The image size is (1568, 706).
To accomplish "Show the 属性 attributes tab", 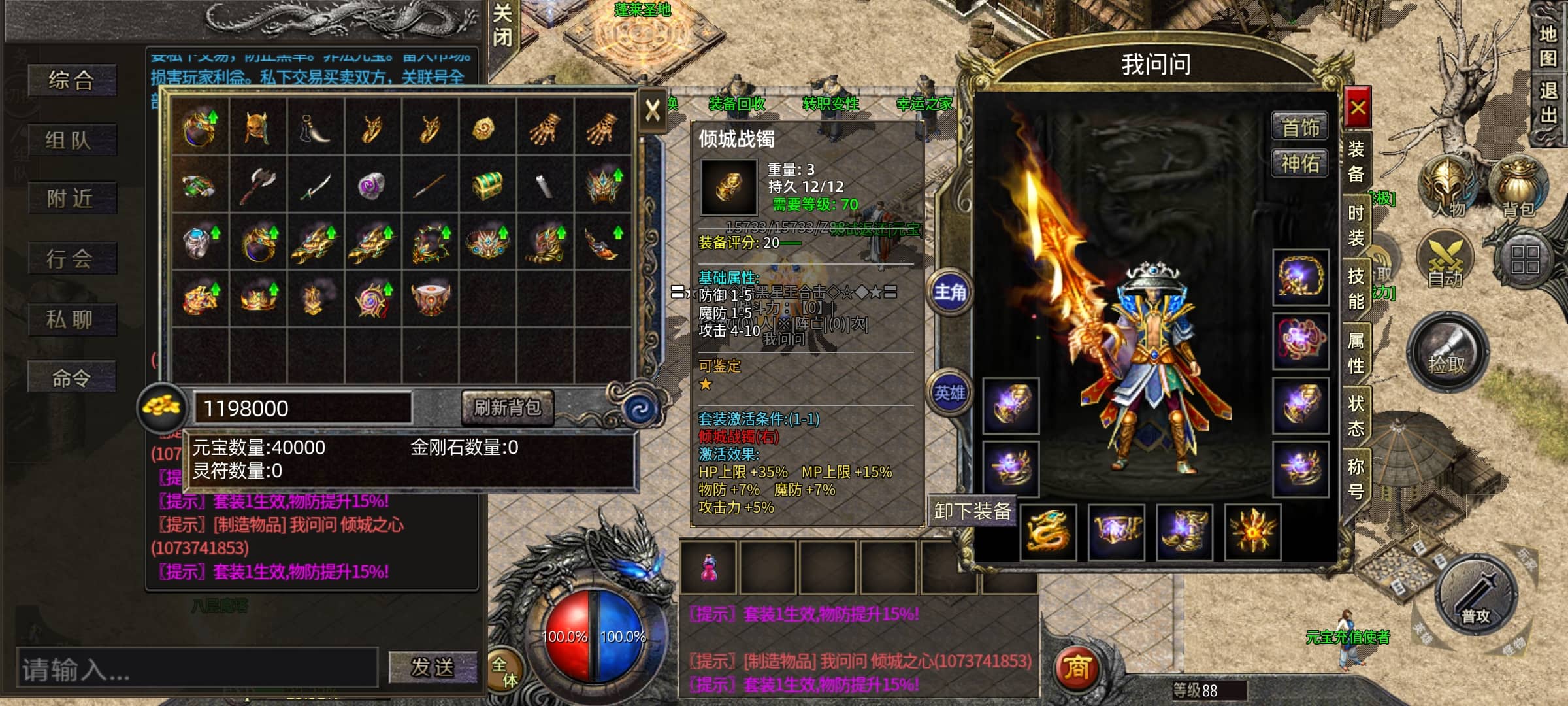I will pyautogui.click(x=1356, y=352).
